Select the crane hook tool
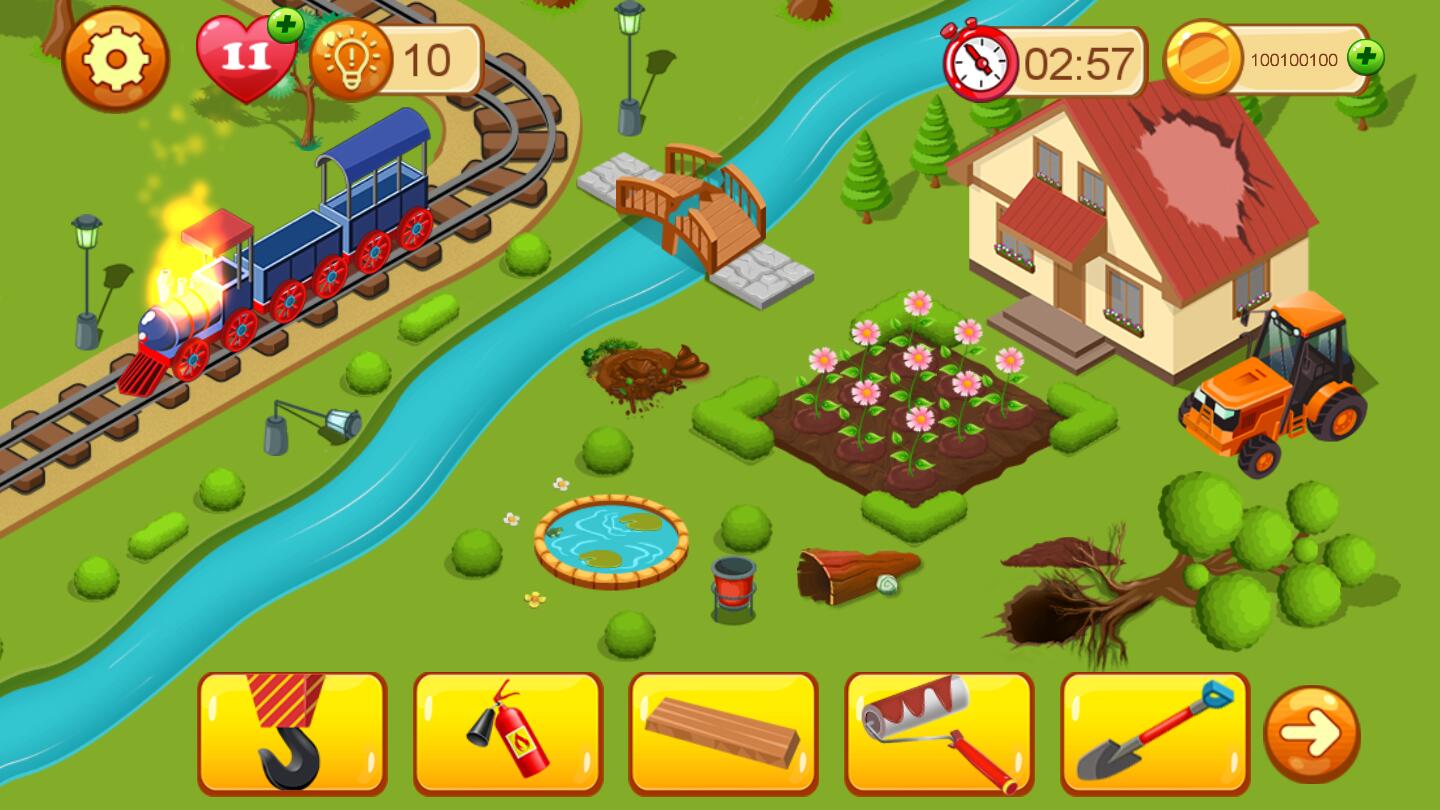 click(x=292, y=733)
